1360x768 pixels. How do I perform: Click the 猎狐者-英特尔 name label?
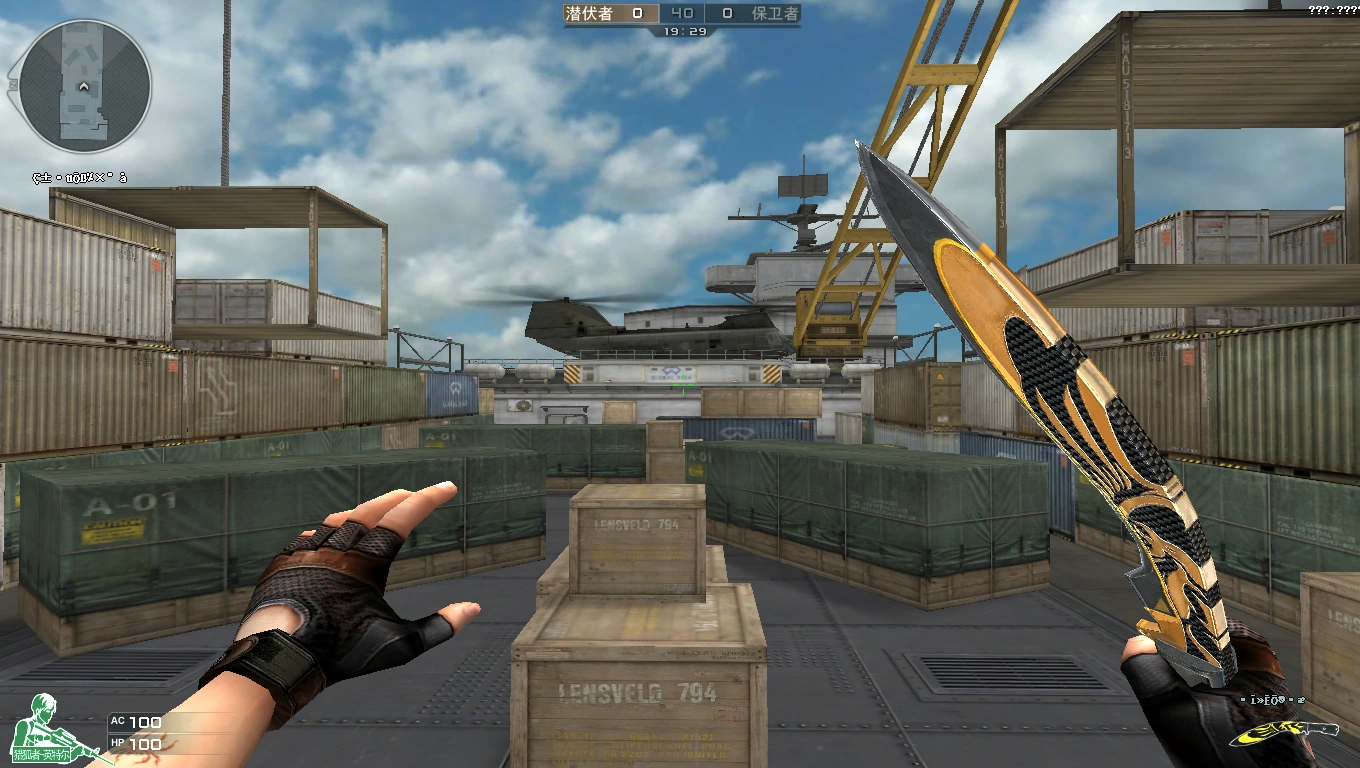(42, 756)
